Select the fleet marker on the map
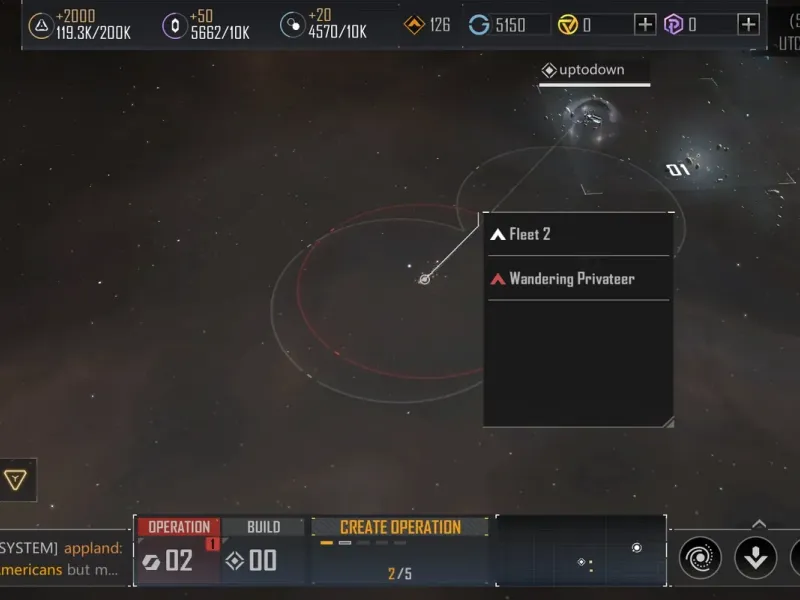 [x=424, y=279]
